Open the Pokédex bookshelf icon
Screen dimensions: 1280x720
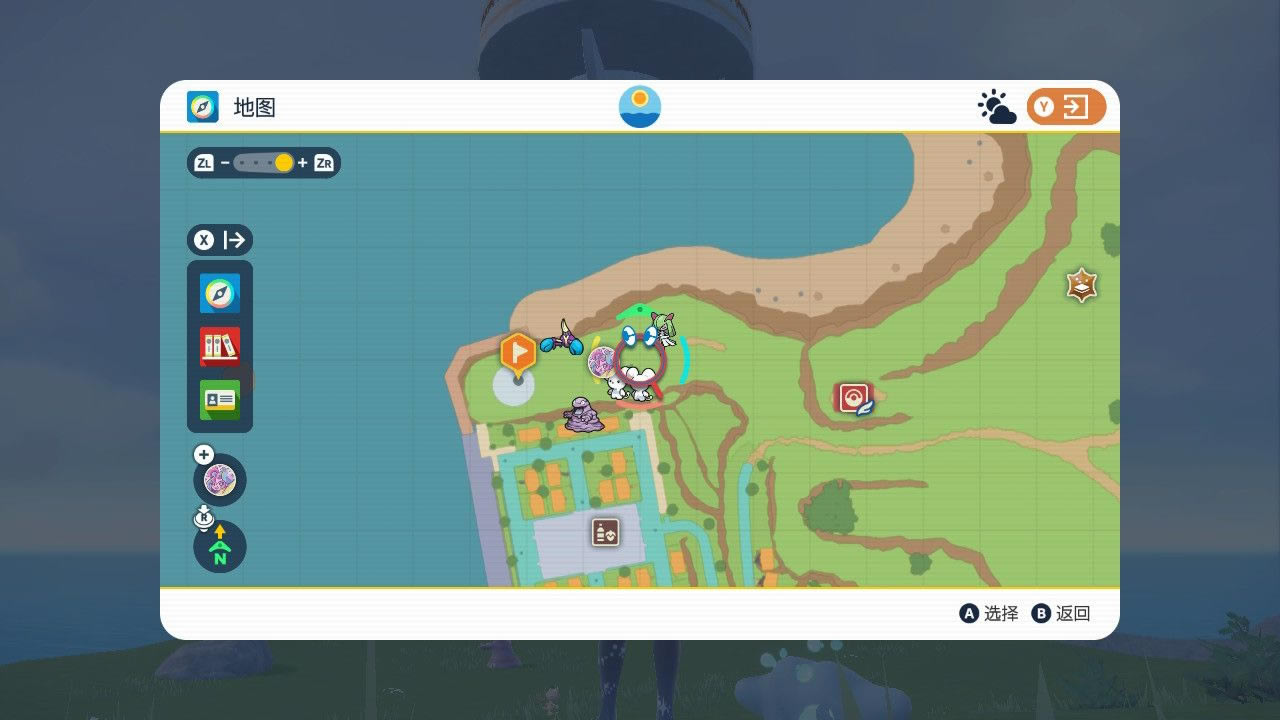coord(220,347)
